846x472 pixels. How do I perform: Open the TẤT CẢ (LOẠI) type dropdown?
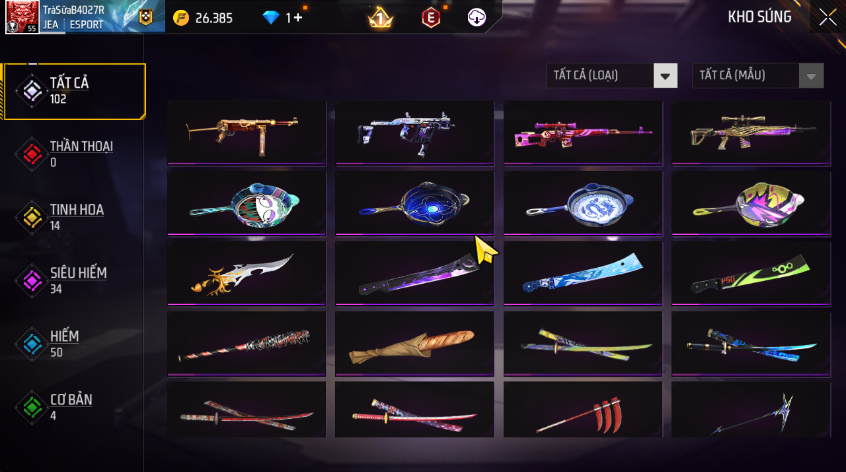click(x=612, y=76)
